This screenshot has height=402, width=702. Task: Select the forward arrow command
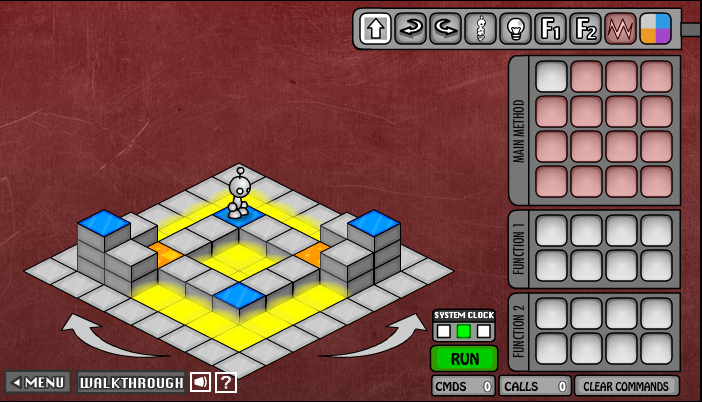(375, 28)
